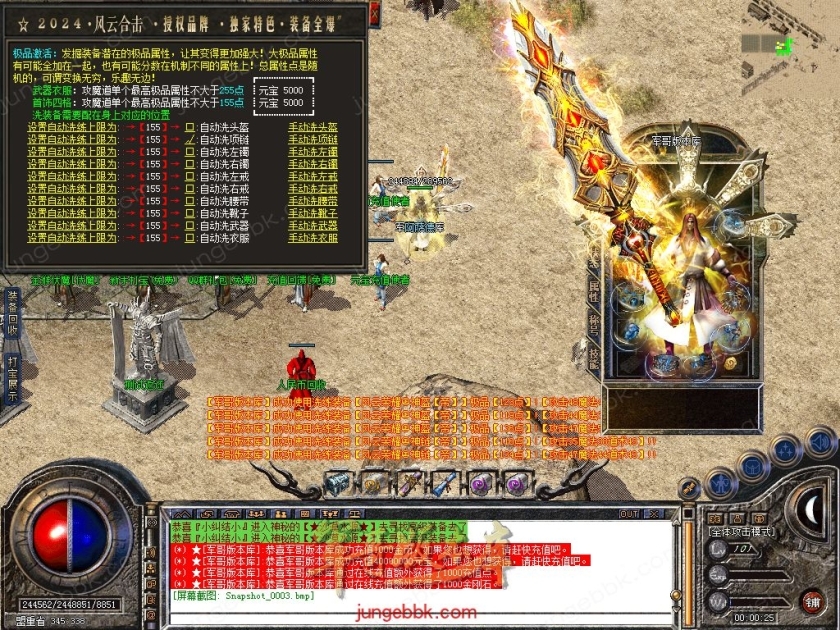The height and width of the screenshot is (630, 840).
Task: Open the equipment recycle side button (装备回收)
Action: [x=12, y=313]
